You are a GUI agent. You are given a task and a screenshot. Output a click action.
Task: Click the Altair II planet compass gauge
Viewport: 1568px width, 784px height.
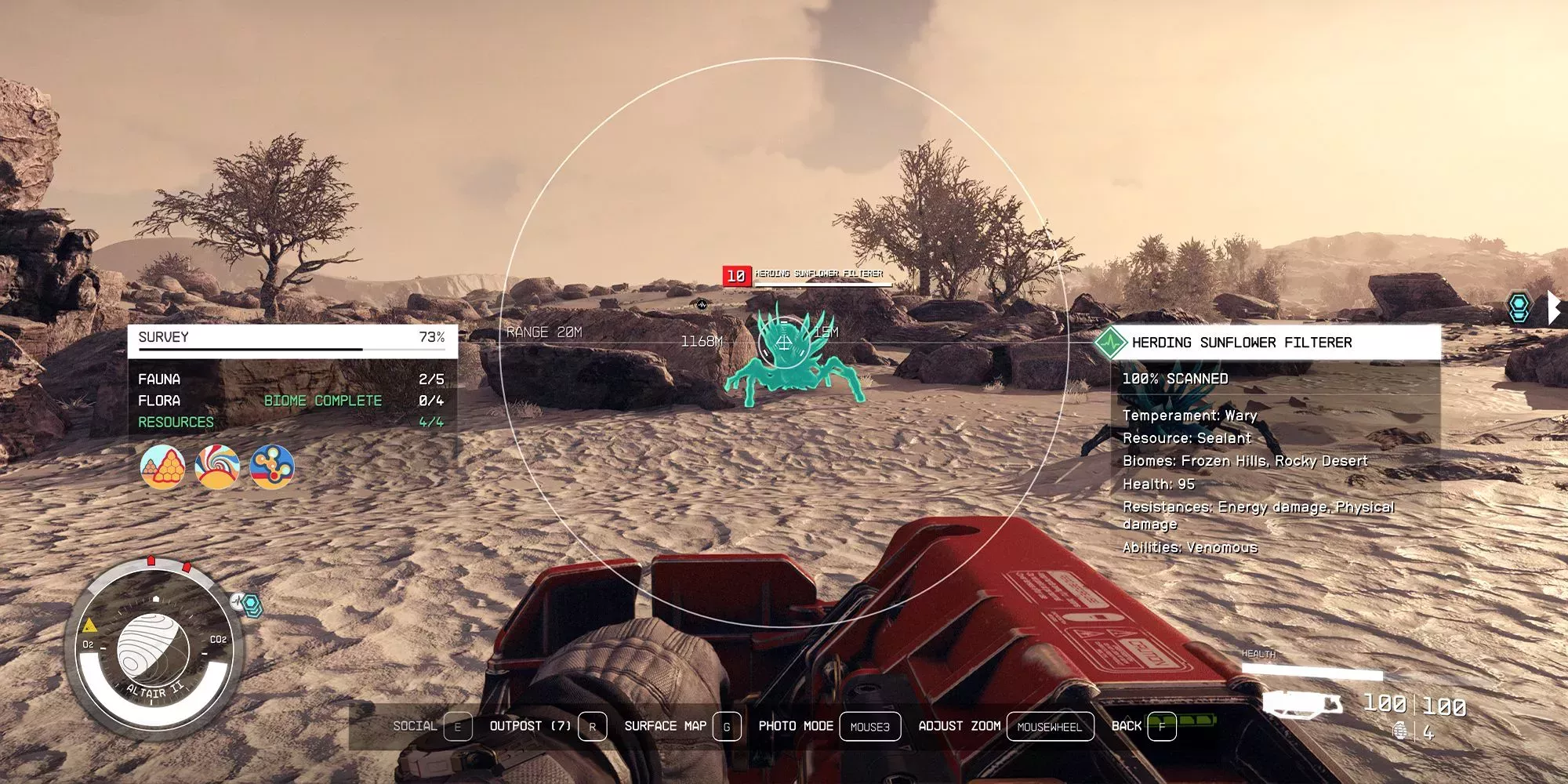154,648
